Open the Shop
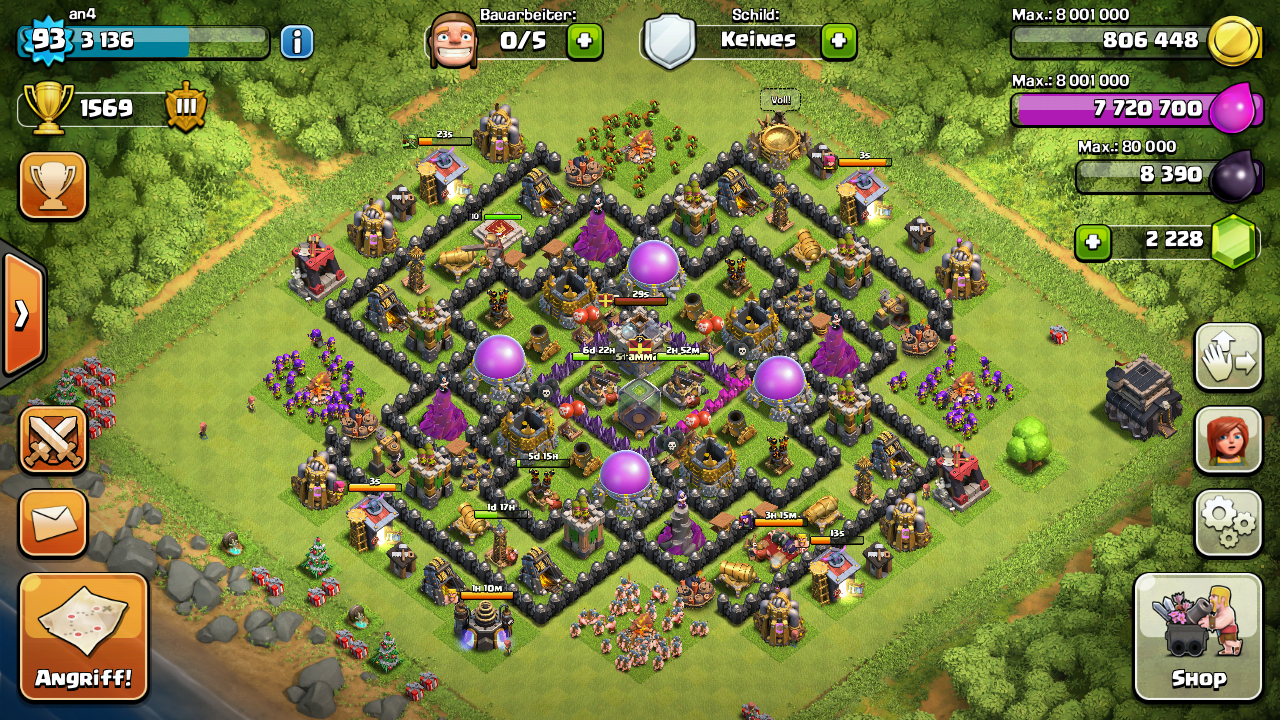This screenshot has width=1280, height=720. [1198, 637]
